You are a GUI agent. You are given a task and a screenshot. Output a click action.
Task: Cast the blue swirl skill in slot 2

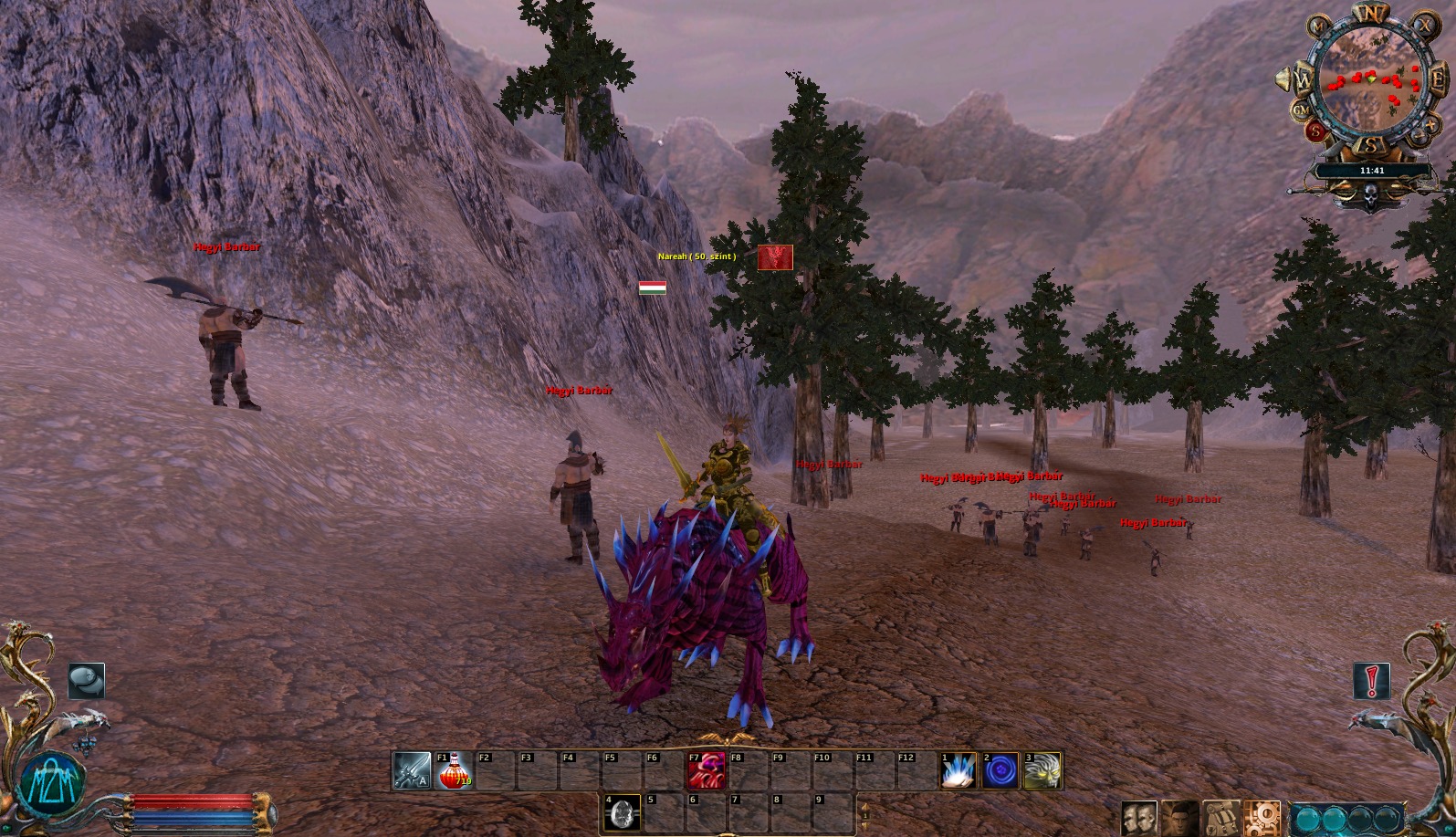pyautogui.click(x=1000, y=771)
